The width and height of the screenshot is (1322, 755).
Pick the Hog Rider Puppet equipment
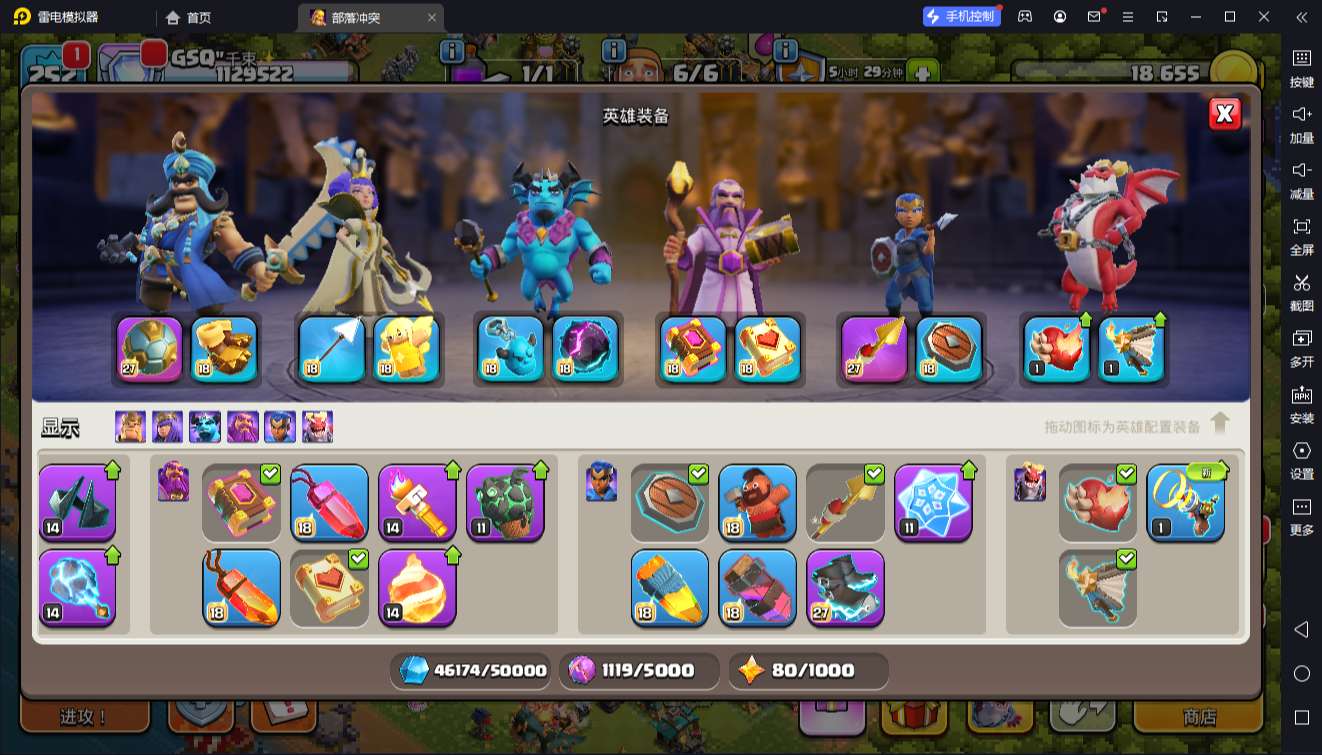757,502
